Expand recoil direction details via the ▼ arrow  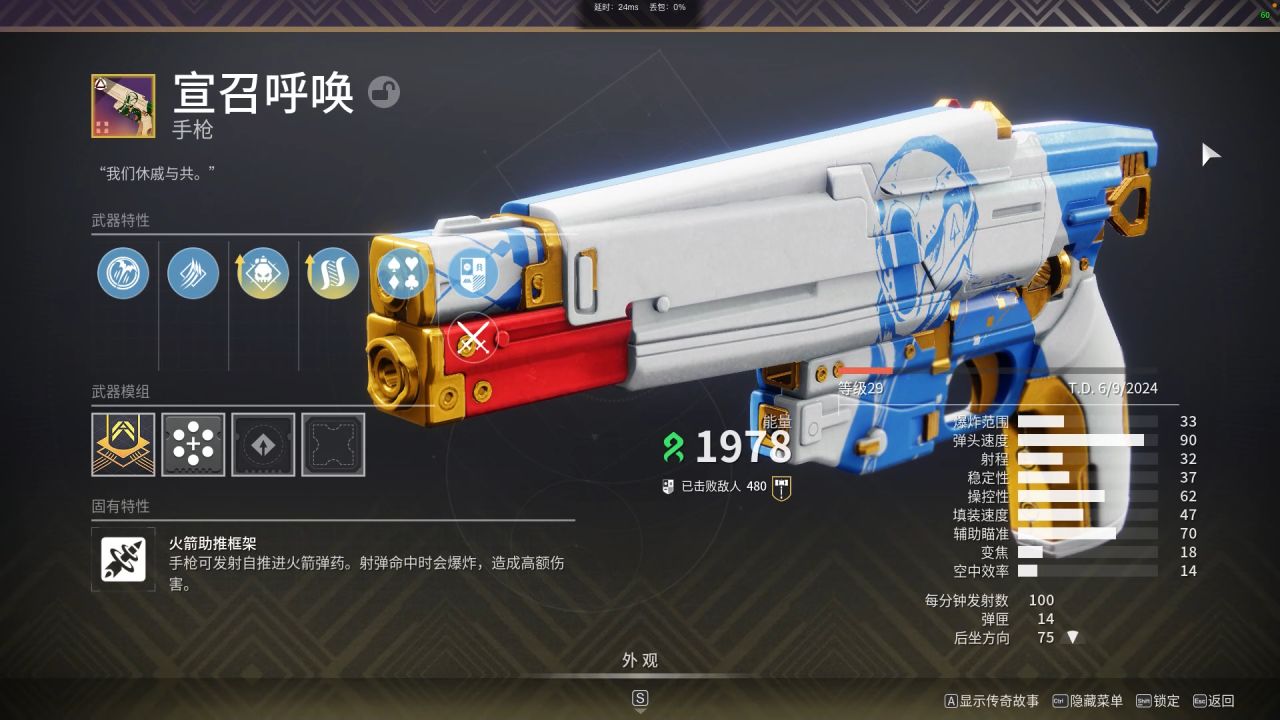(x=1074, y=636)
